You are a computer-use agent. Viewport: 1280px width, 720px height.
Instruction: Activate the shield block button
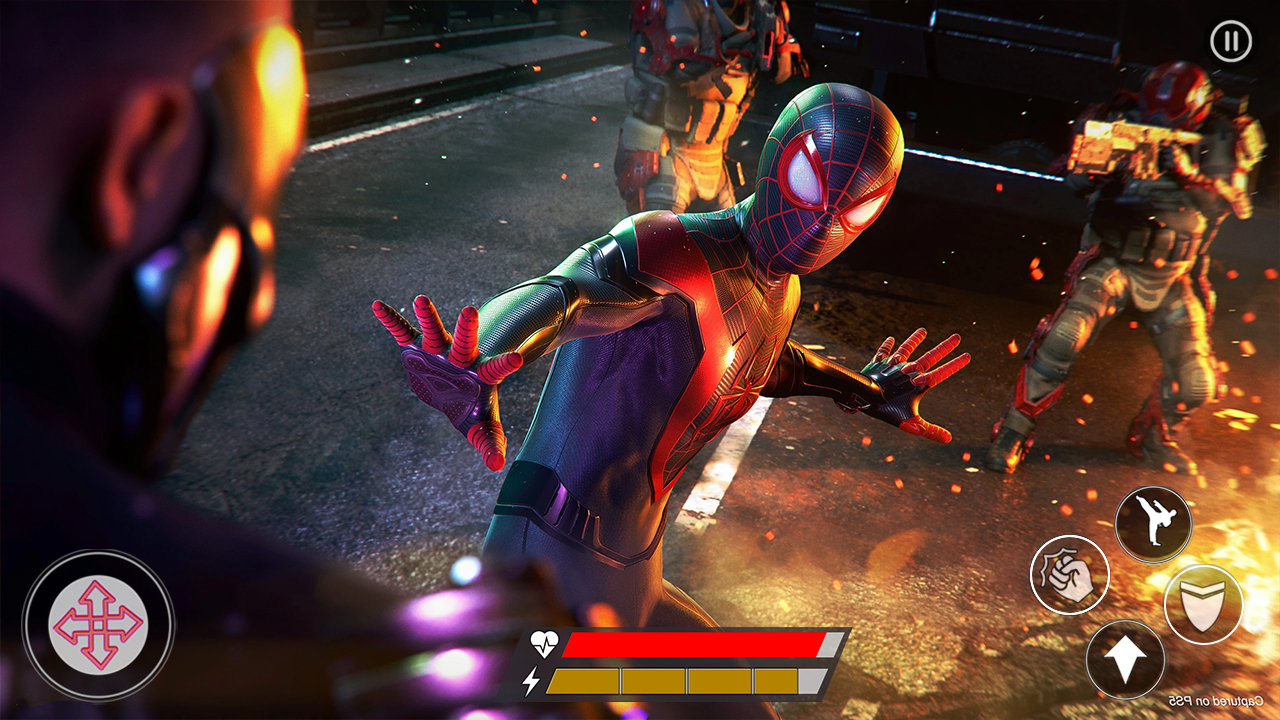pyautogui.click(x=1203, y=603)
